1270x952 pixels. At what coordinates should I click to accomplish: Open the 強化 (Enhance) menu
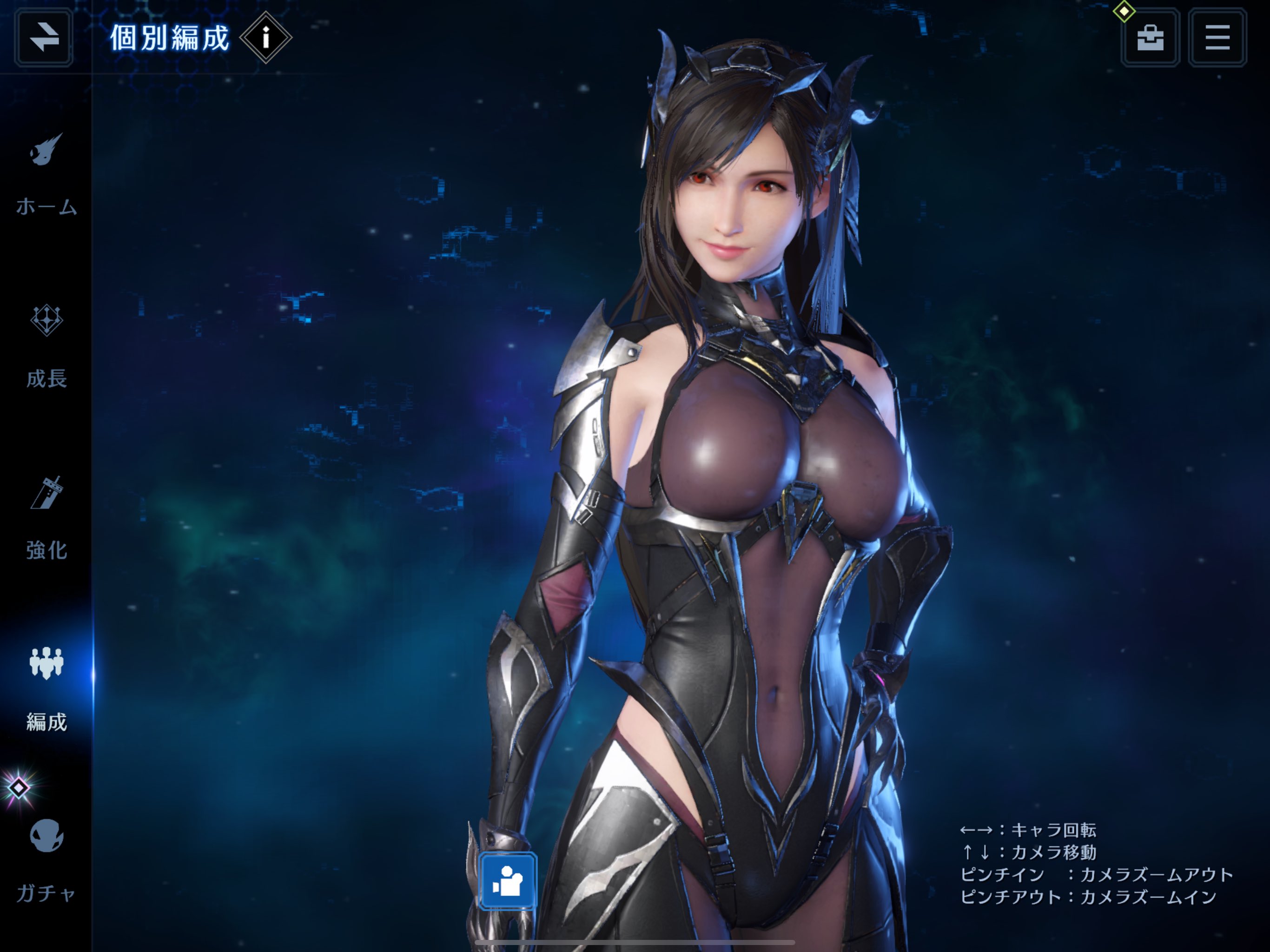(x=46, y=518)
